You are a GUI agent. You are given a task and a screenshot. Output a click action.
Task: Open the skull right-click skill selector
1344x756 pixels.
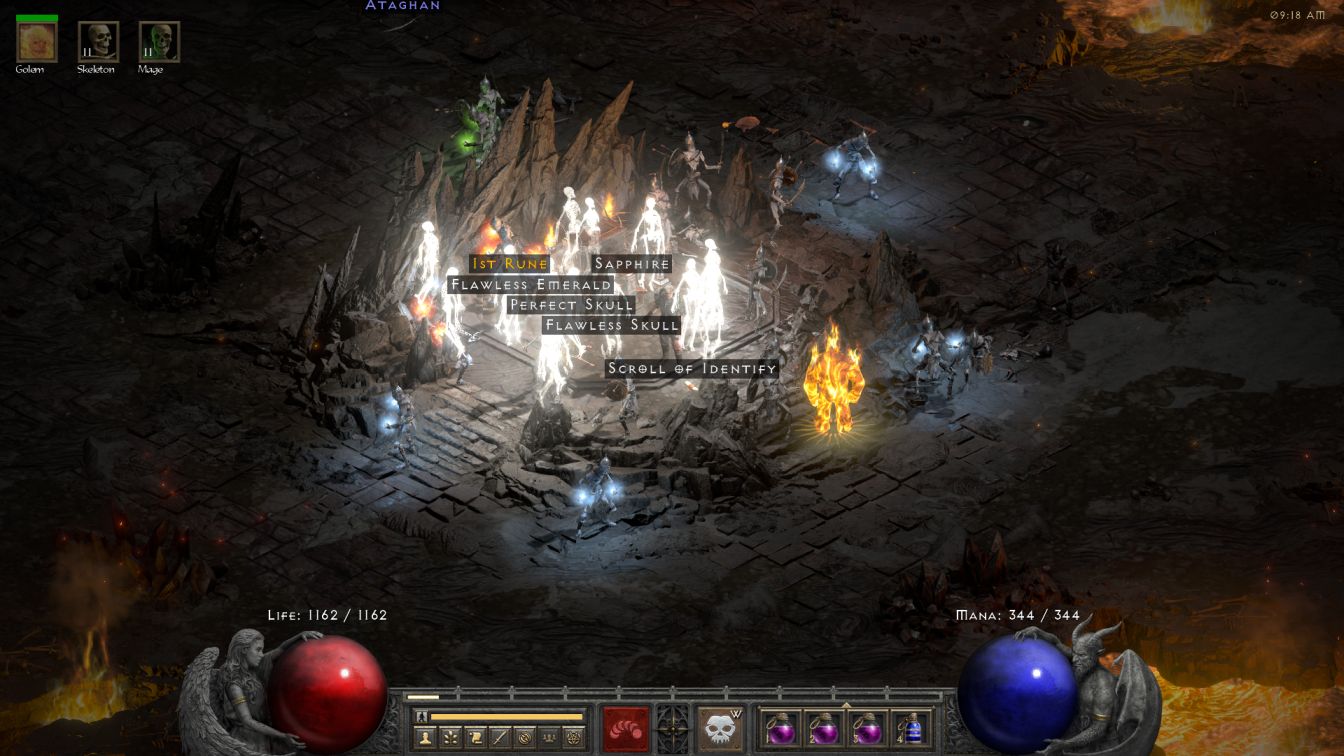tap(720, 729)
